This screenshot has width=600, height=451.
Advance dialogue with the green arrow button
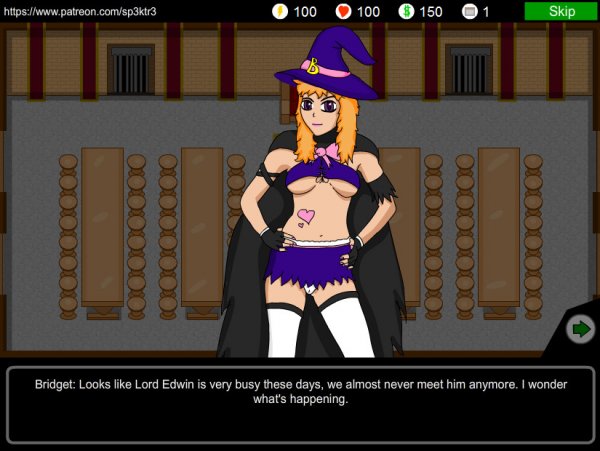coord(579,328)
